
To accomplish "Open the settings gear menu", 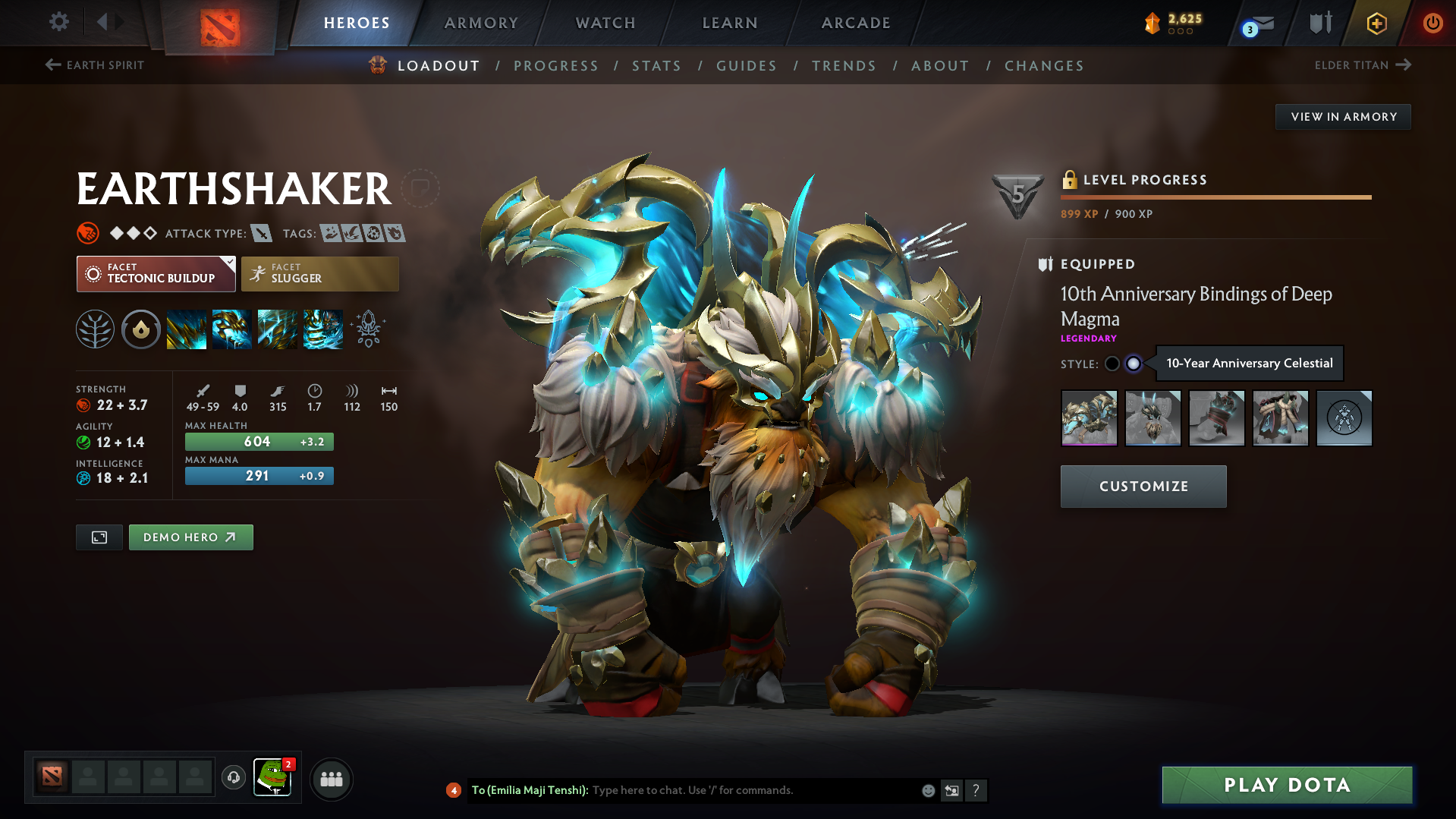I will (x=58, y=22).
